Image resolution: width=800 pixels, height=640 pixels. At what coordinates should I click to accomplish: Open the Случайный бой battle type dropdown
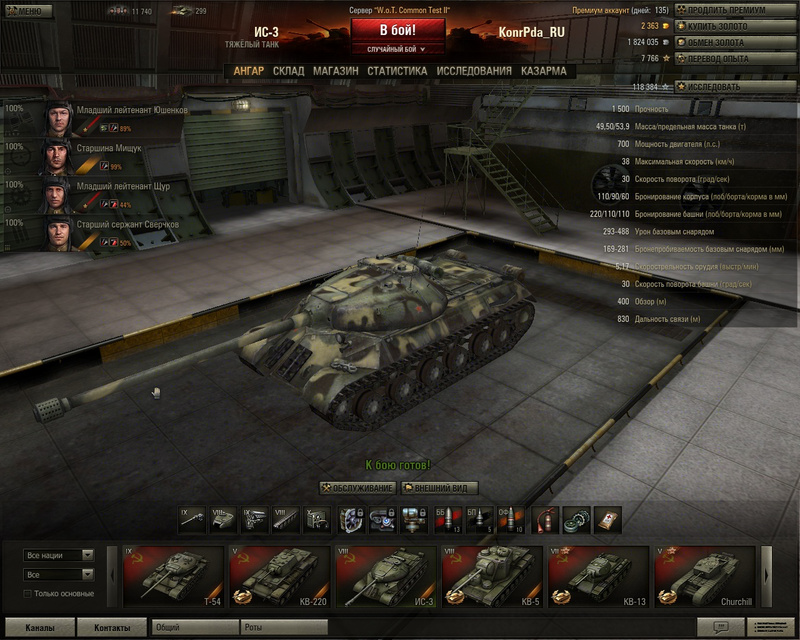pyautogui.click(x=397, y=48)
